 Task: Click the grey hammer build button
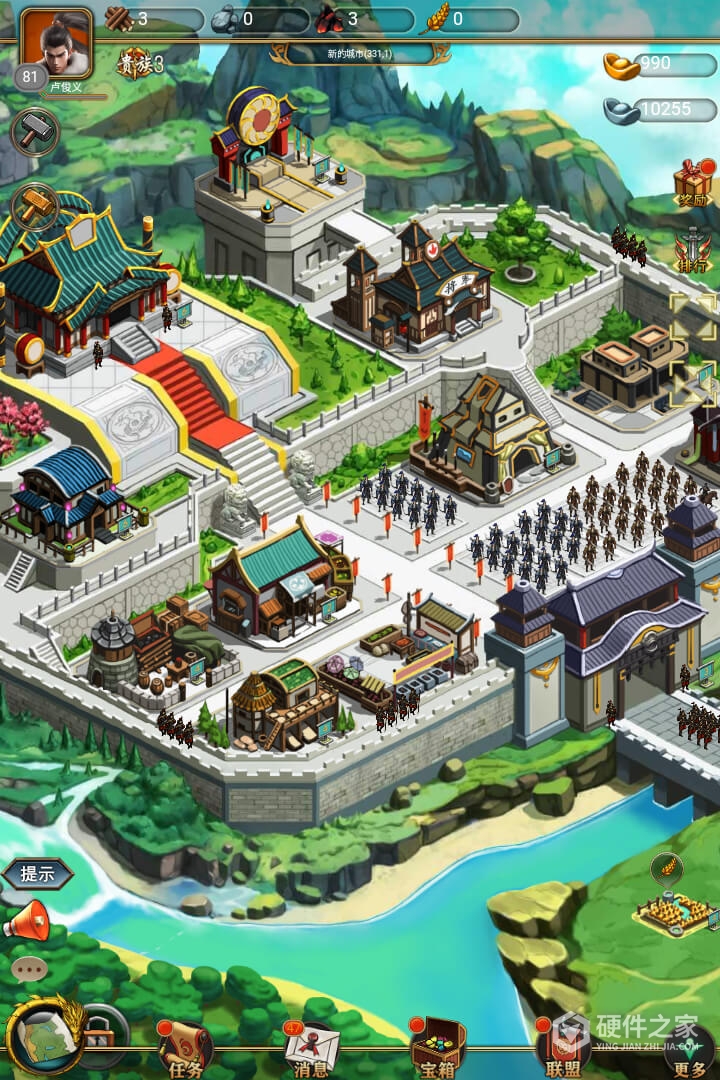tap(34, 132)
